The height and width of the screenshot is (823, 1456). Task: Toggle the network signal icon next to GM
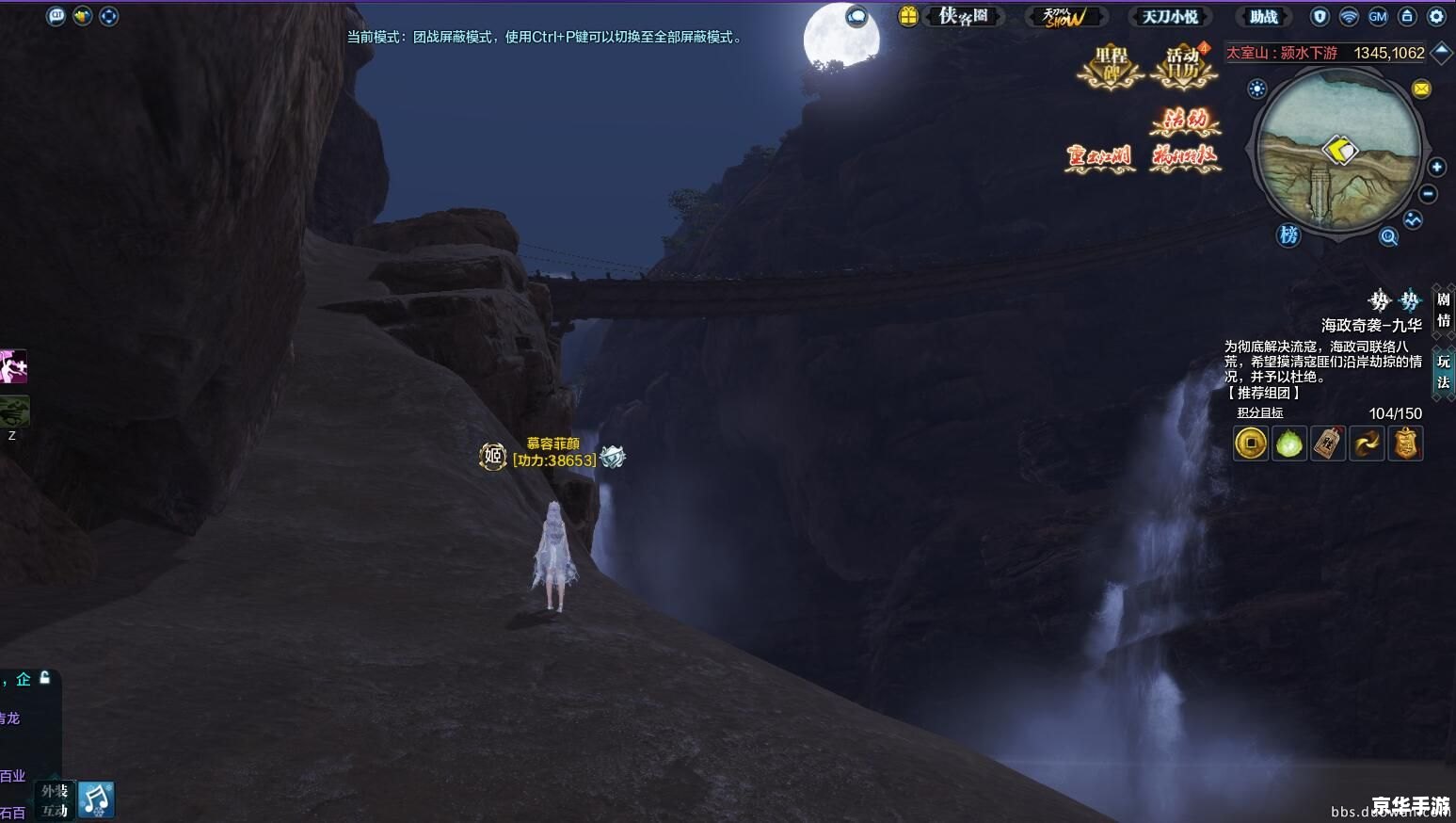[x=1349, y=16]
